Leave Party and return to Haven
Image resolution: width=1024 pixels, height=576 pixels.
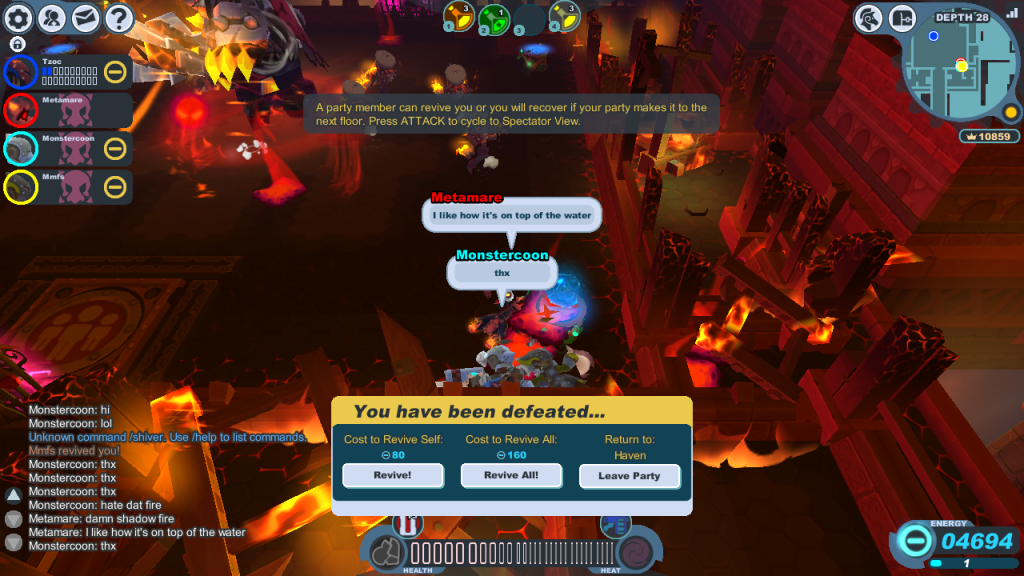click(x=629, y=476)
